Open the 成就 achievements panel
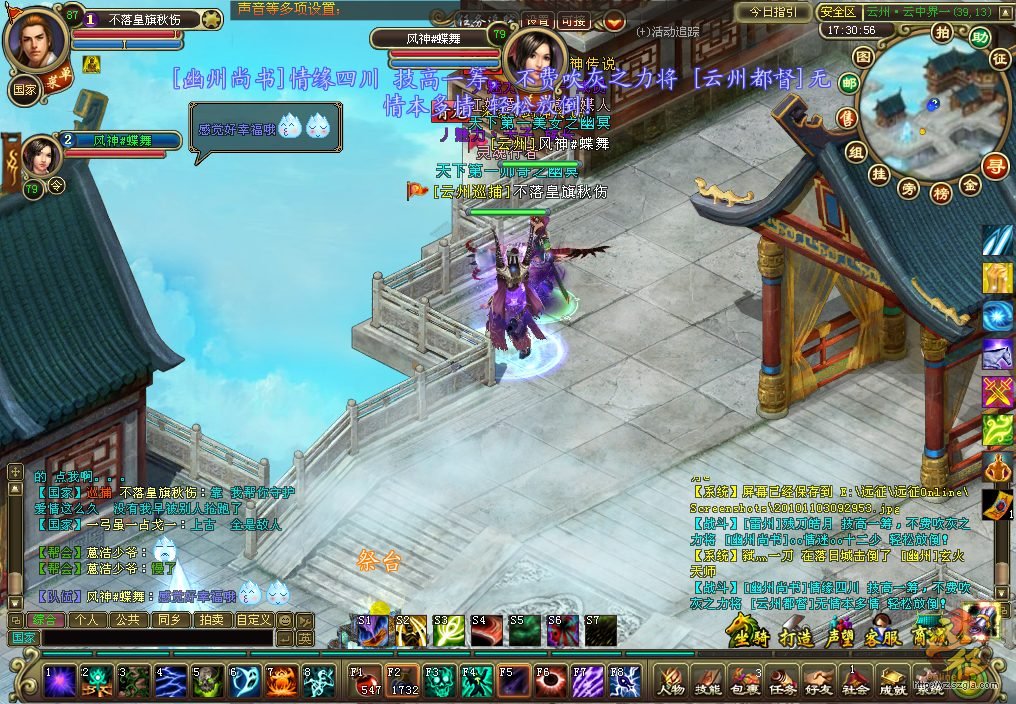This screenshot has width=1016, height=704. [x=891, y=682]
